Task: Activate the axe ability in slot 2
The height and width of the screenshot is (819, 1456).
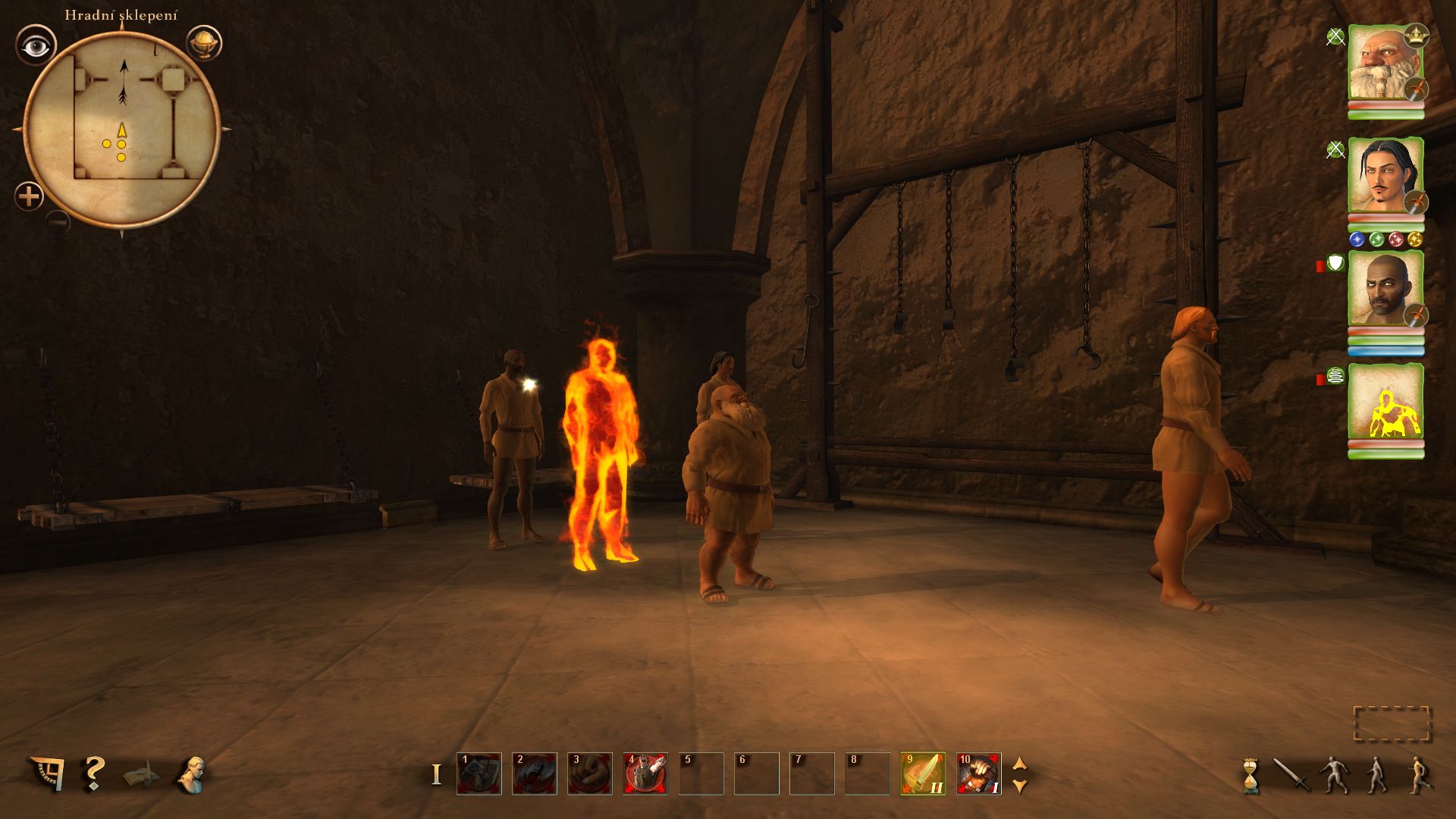Action: click(535, 773)
